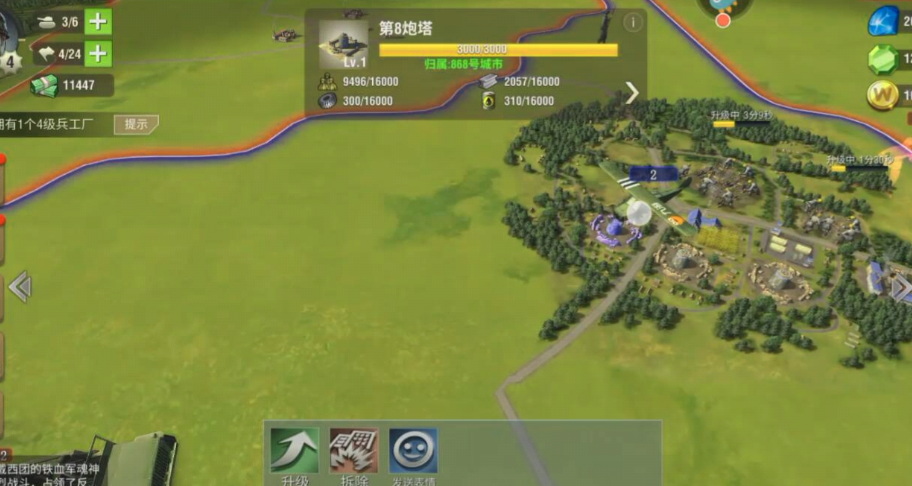Click the left double-arrow on screen edge
The image size is (912, 486).
pyautogui.click(x=19, y=287)
